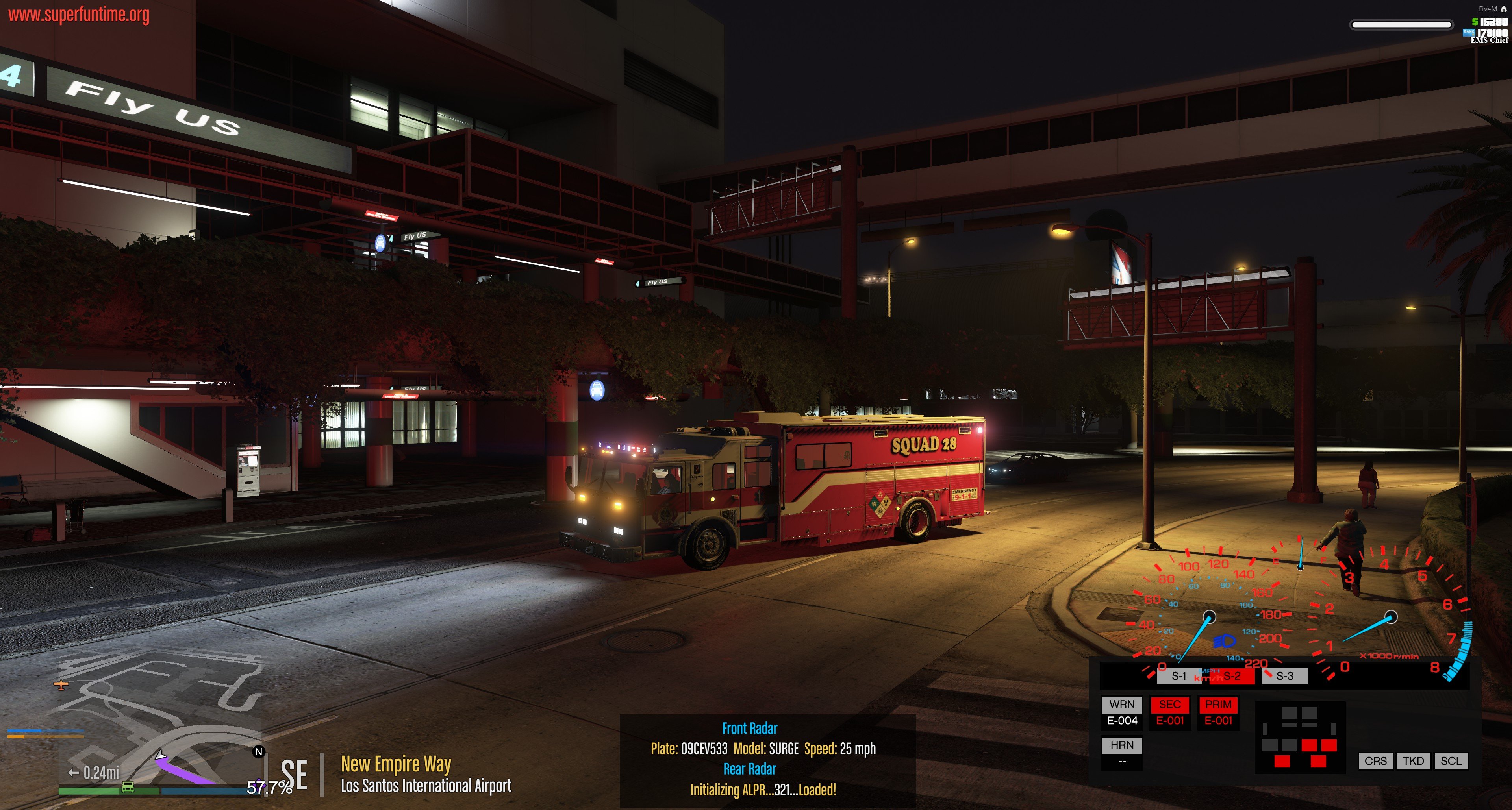The width and height of the screenshot is (1512, 810).
Task: Open the superfuntime.org website link
Action: pos(79,15)
